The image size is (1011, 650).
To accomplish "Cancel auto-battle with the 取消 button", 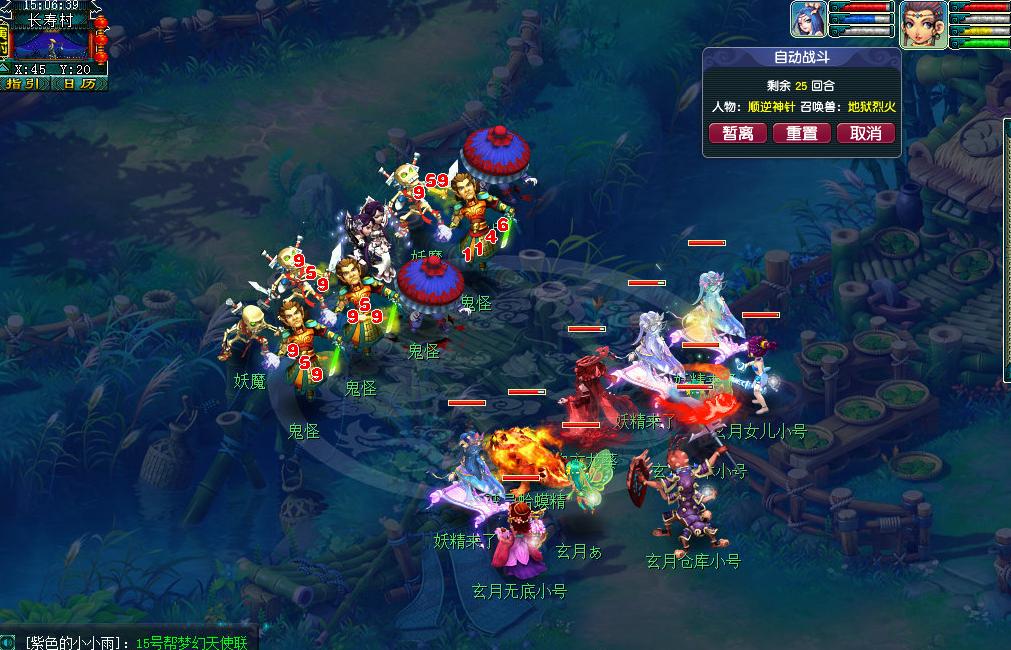I will [865, 134].
